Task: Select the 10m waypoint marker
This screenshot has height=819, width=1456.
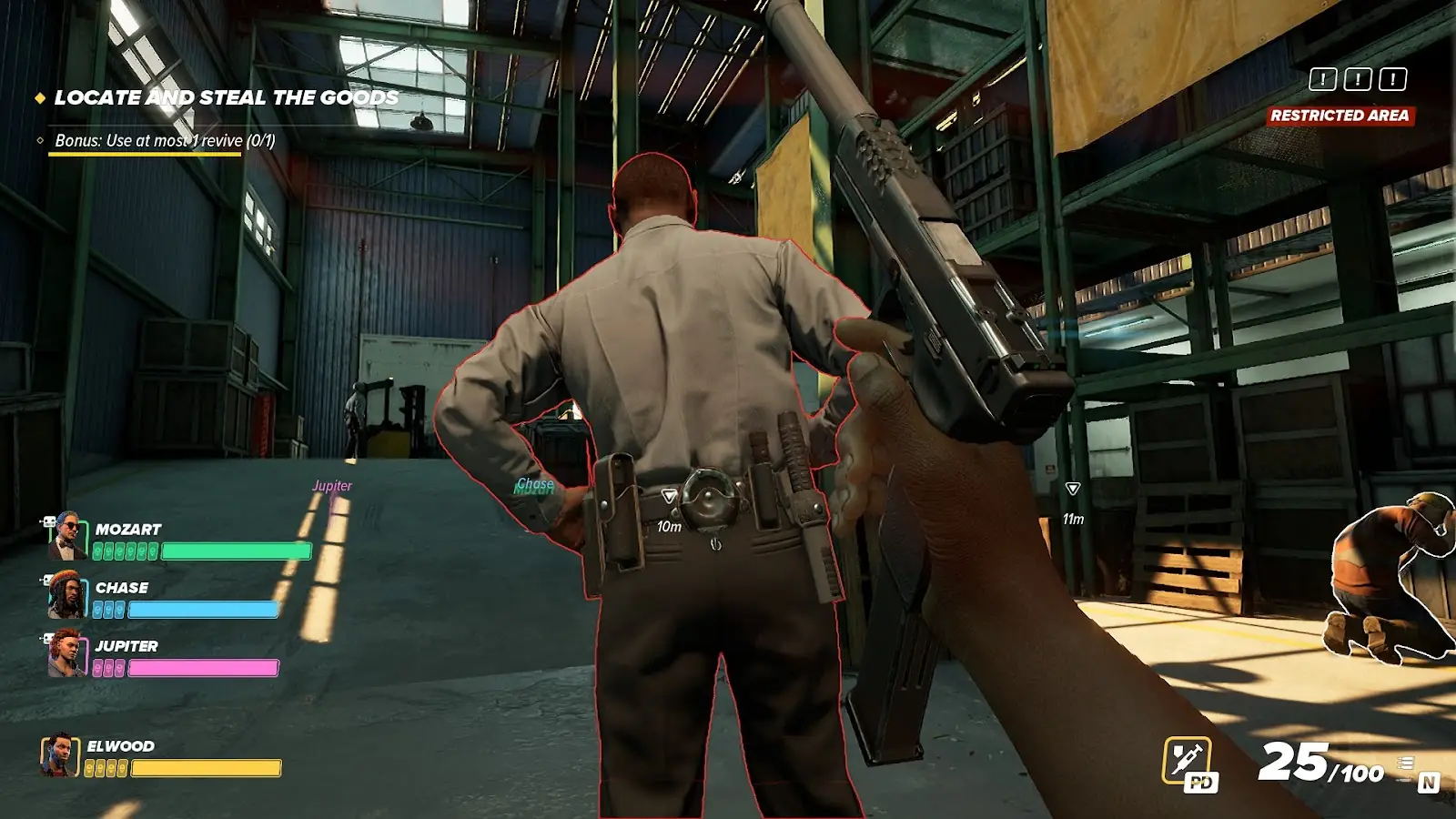Action: click(x=669, y=497)
